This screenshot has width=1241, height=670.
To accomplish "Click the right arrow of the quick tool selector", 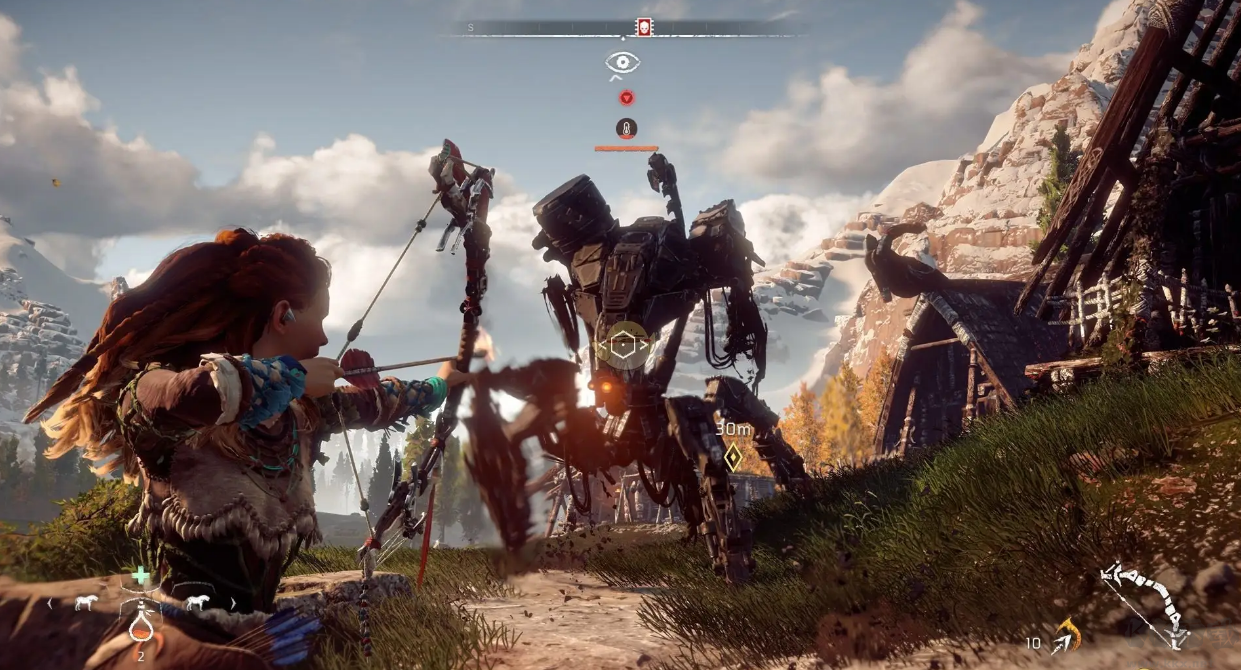I will 233,603.
